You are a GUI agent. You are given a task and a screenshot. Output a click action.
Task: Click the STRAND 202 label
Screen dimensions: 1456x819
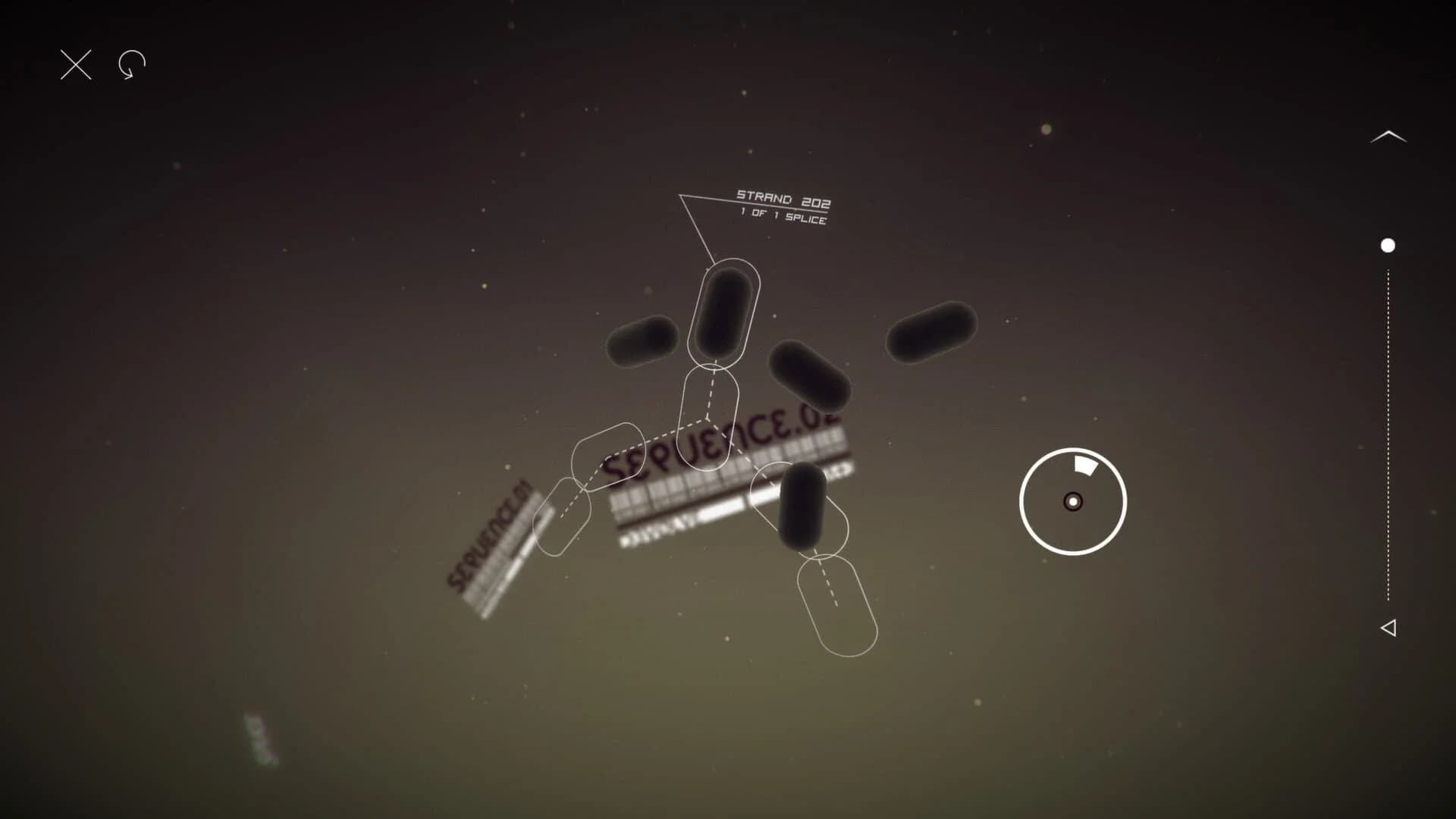click(x=783, y=197)
